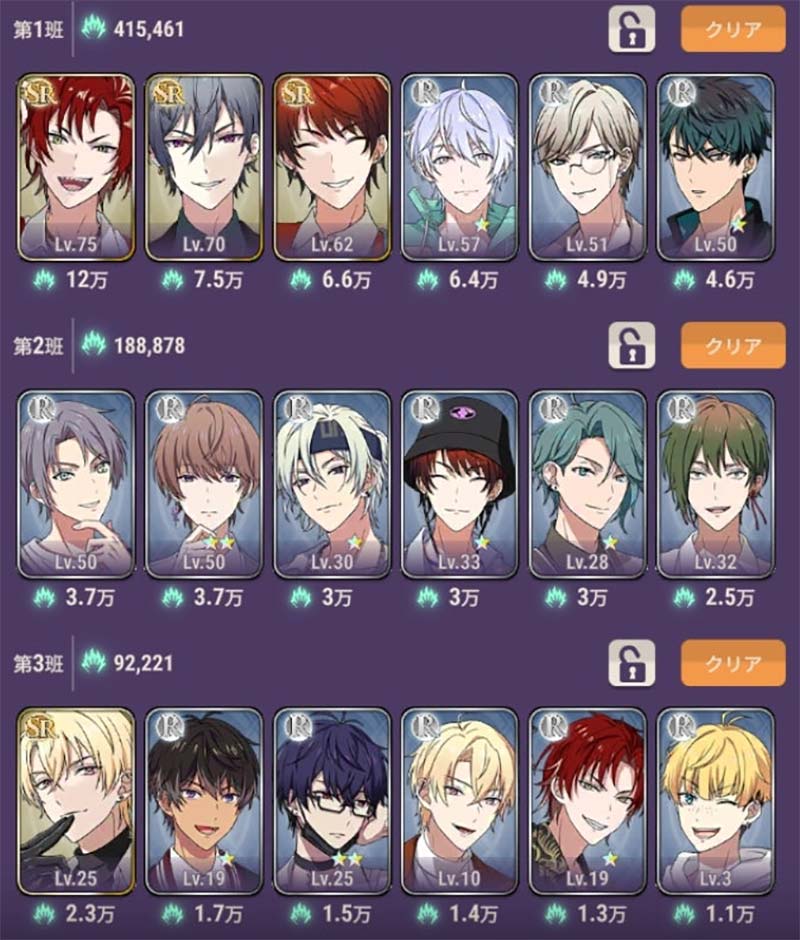Select the Lv.33 black bucket hat card
800x940 pixels.
(x=460, y=484)
